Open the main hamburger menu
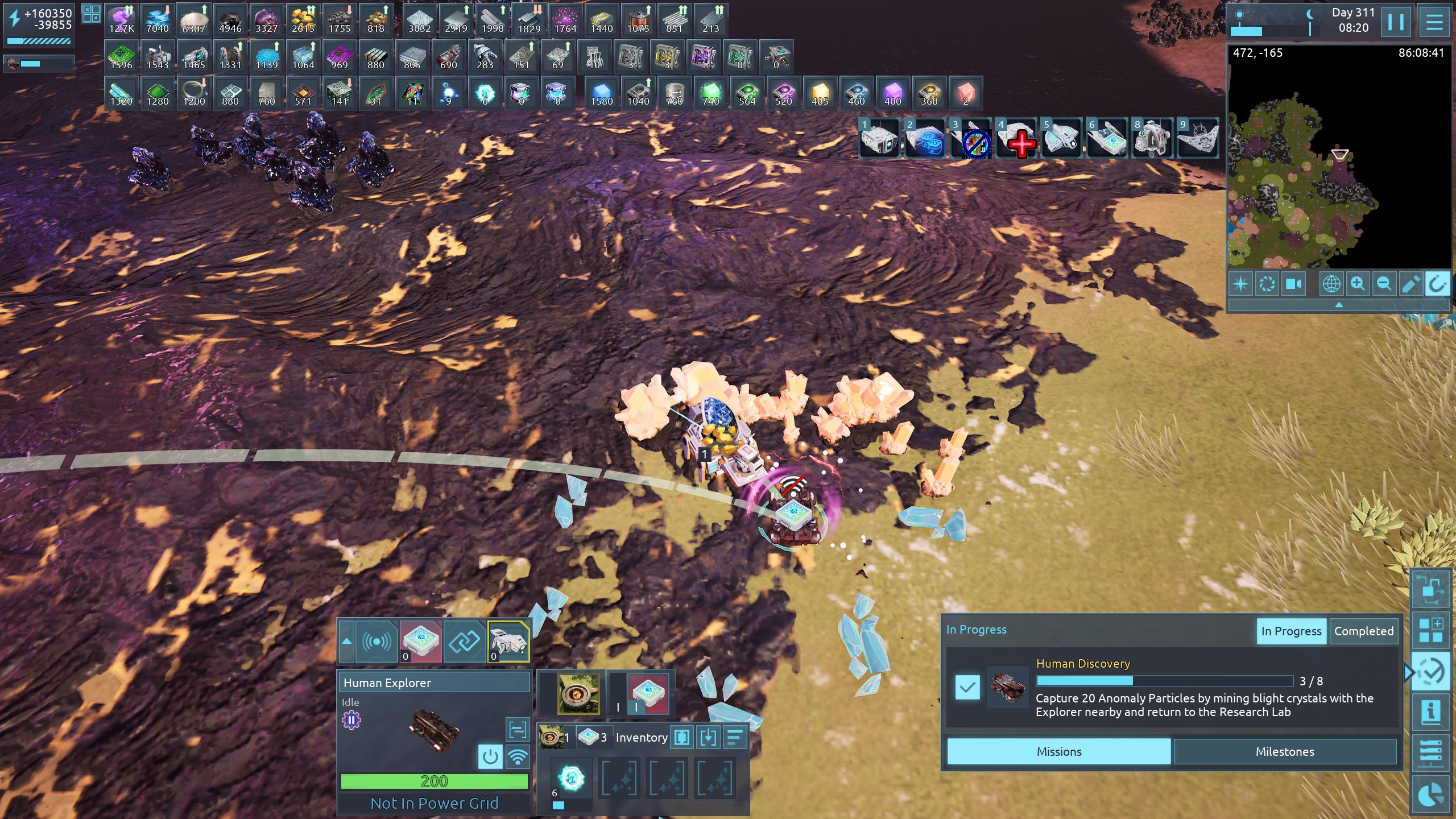1456x819 pixels. click(x=1434, y=22)
